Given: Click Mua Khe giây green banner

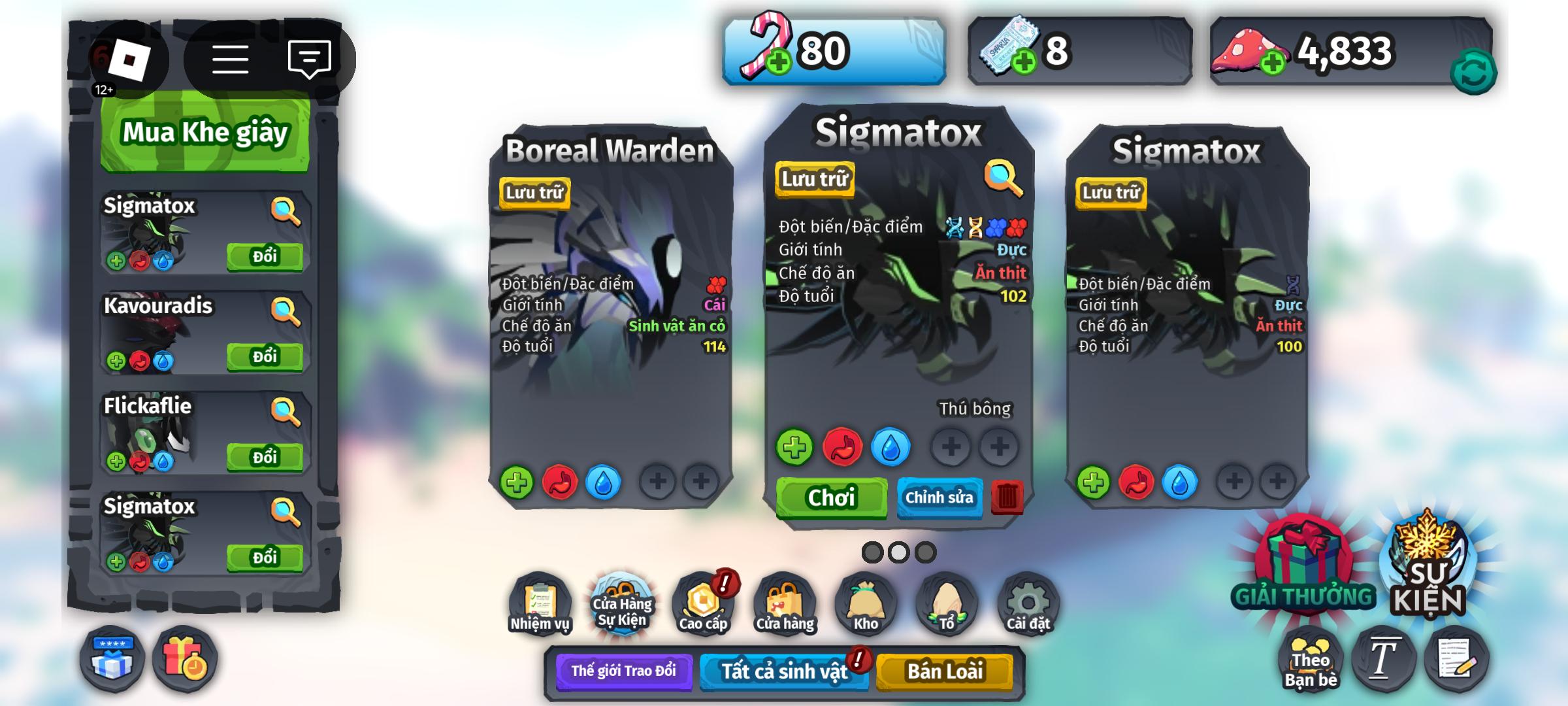Looking at the screenshot, I should tap(204, 133).
